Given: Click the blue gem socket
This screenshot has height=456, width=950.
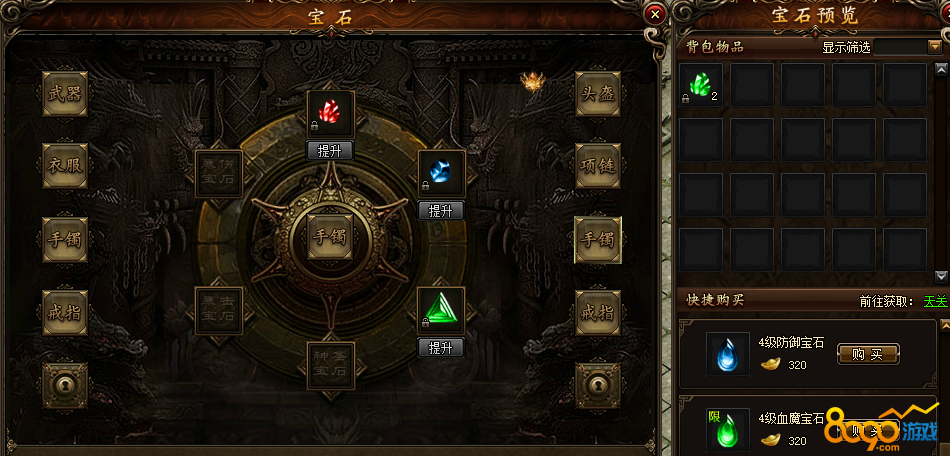Looking at the screenshot, I should (x=441, y=173).
